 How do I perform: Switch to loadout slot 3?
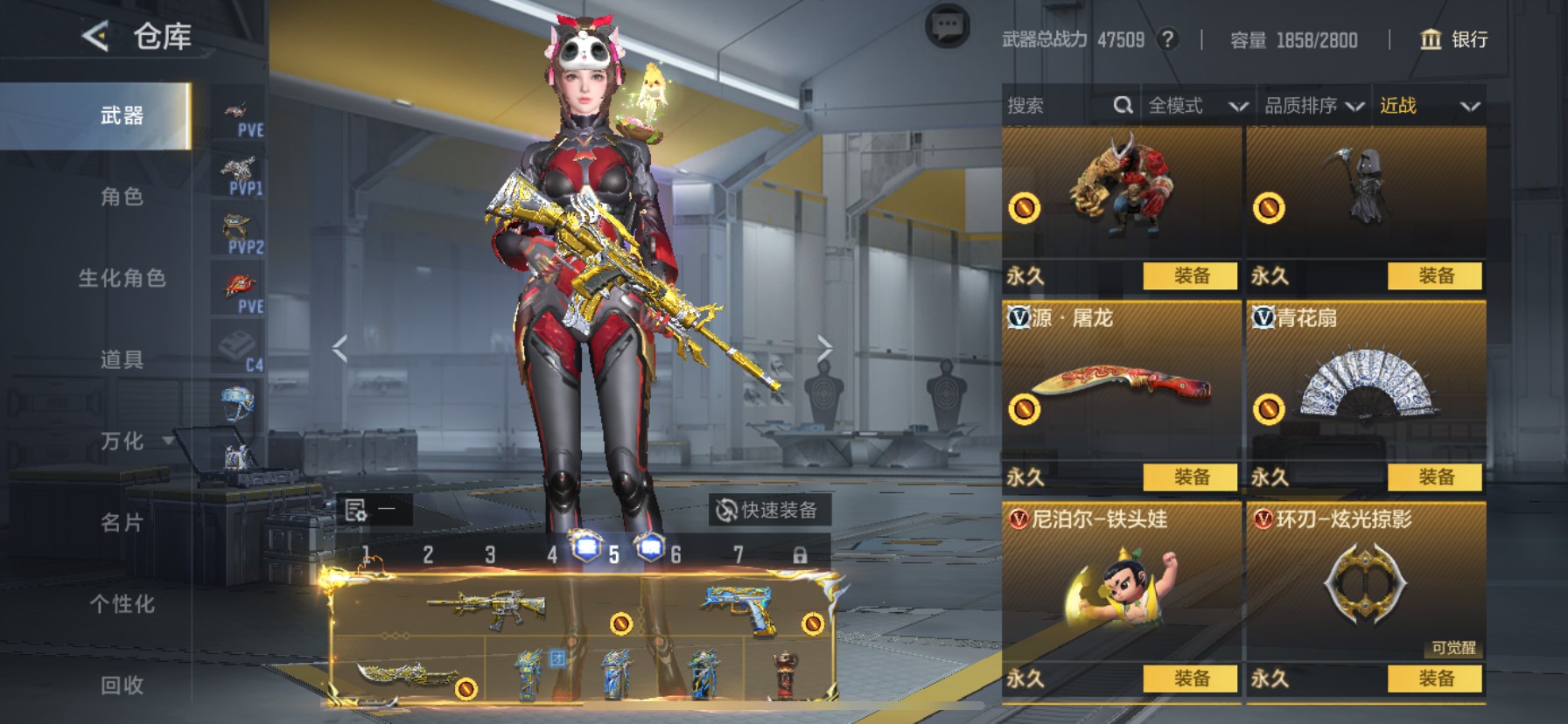(x=490, y=555)
